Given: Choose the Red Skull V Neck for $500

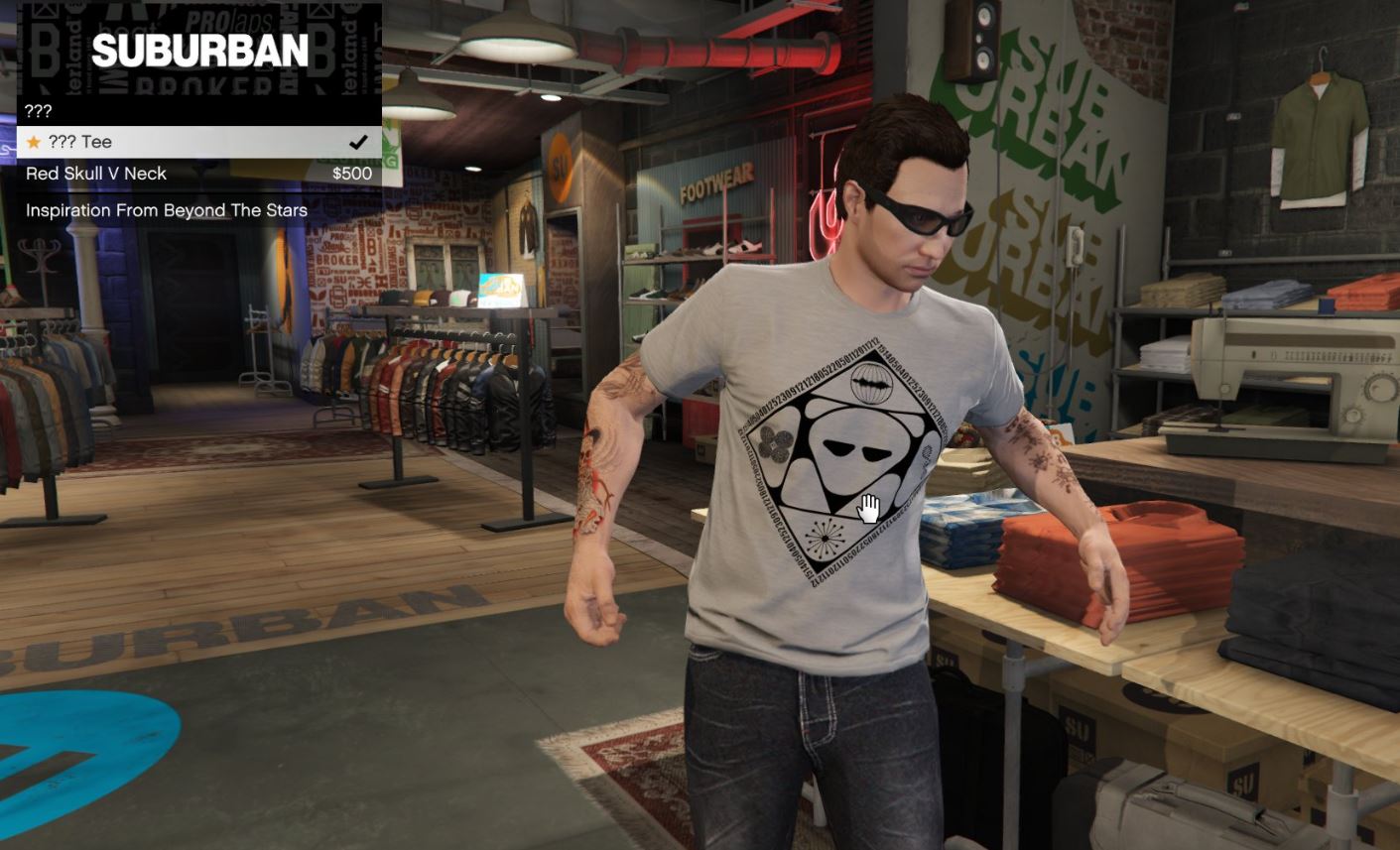Looking at the screenshot, I should click(x=198, y=174).
